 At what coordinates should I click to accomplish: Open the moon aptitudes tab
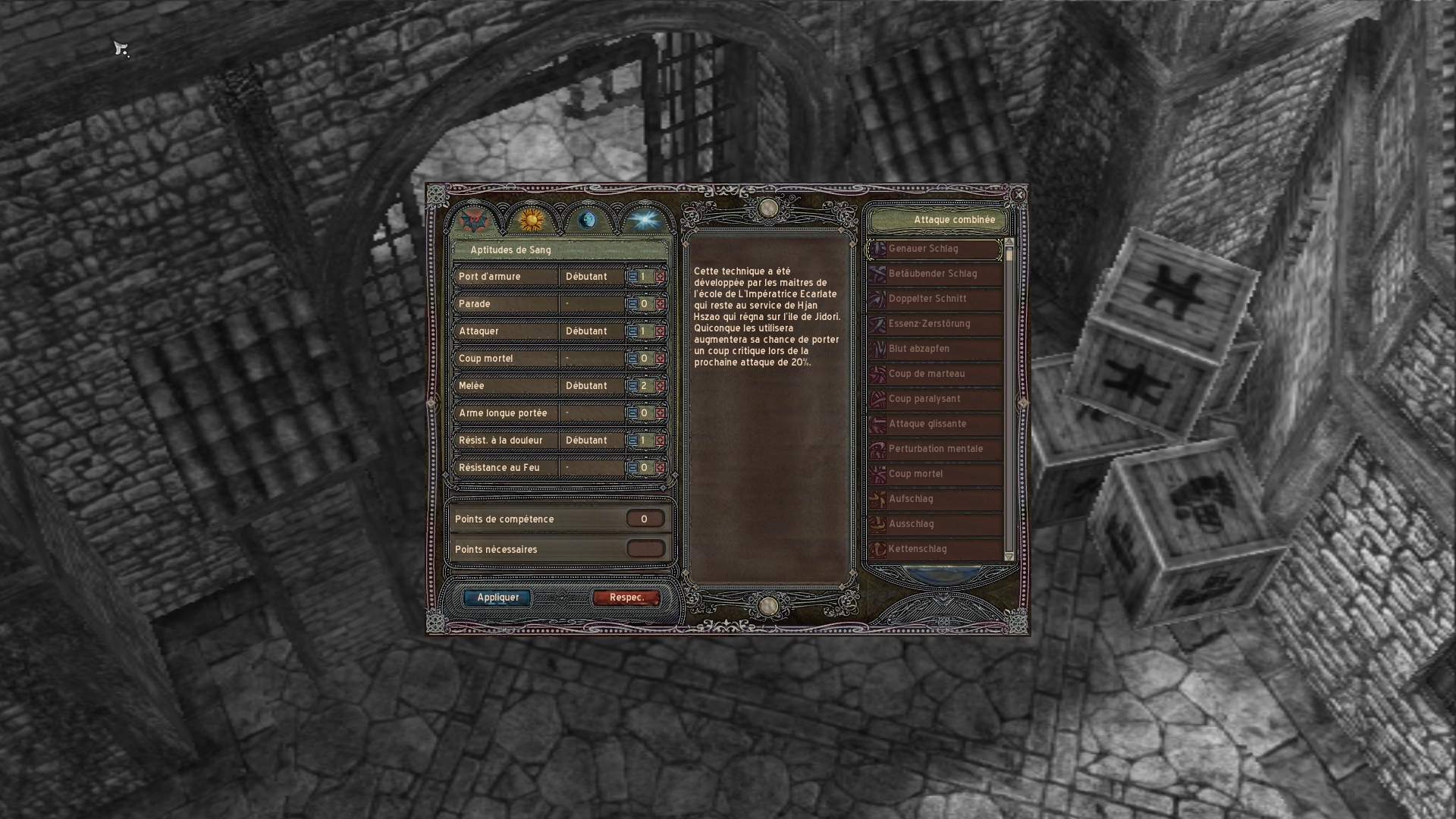[x=587, y=220]
